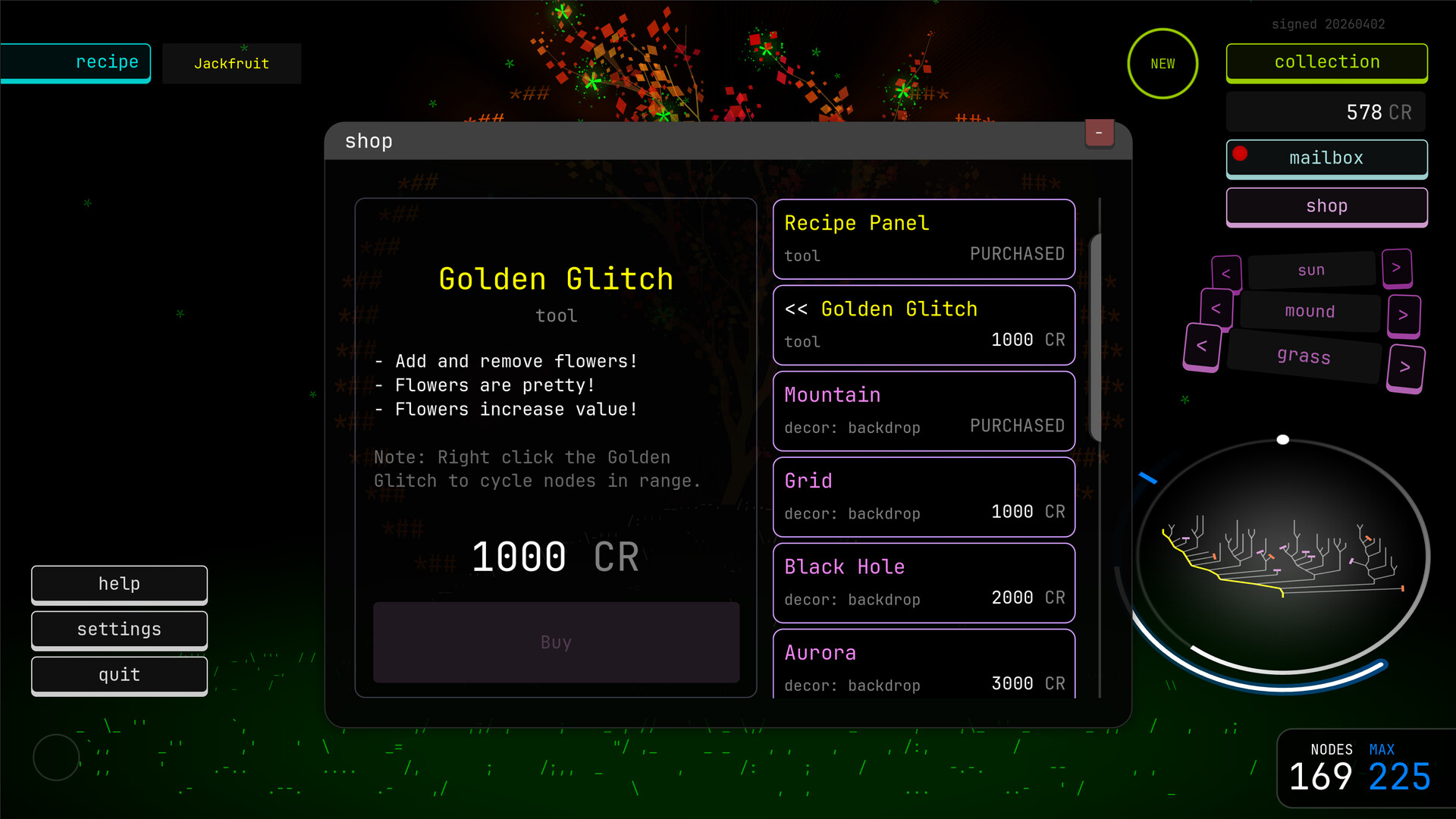Select the Aurora backdrop entry

point(924,666)
